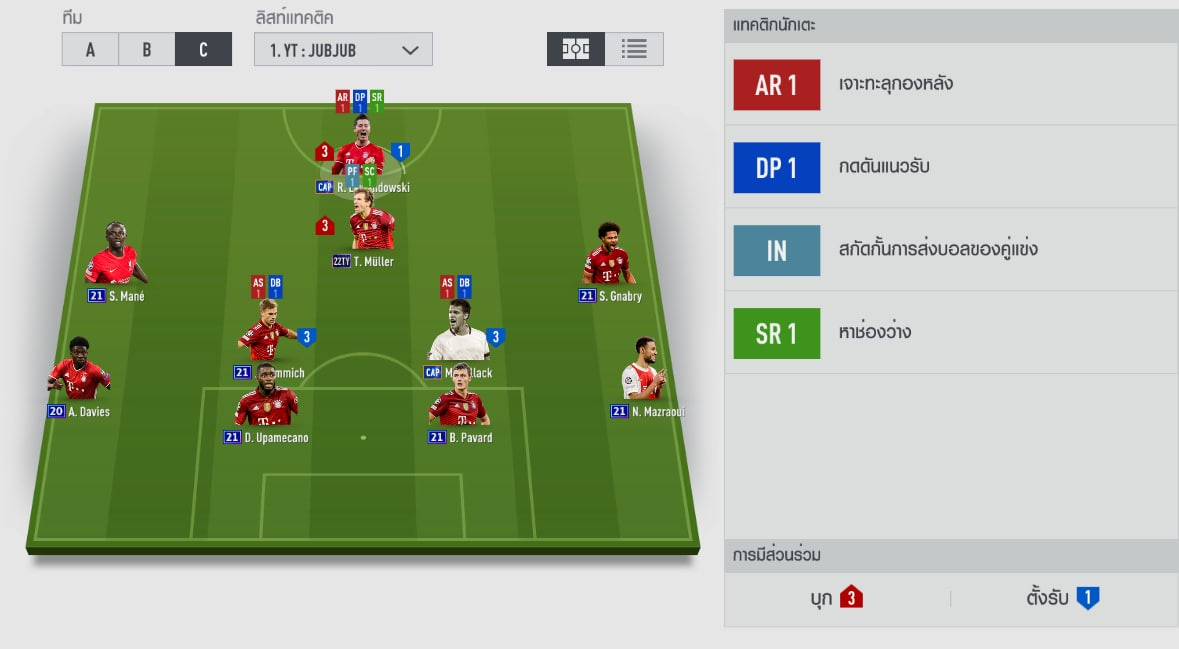Choose the DP 1 tactic entry
The image size is (1179, 649).
point(950,167)
